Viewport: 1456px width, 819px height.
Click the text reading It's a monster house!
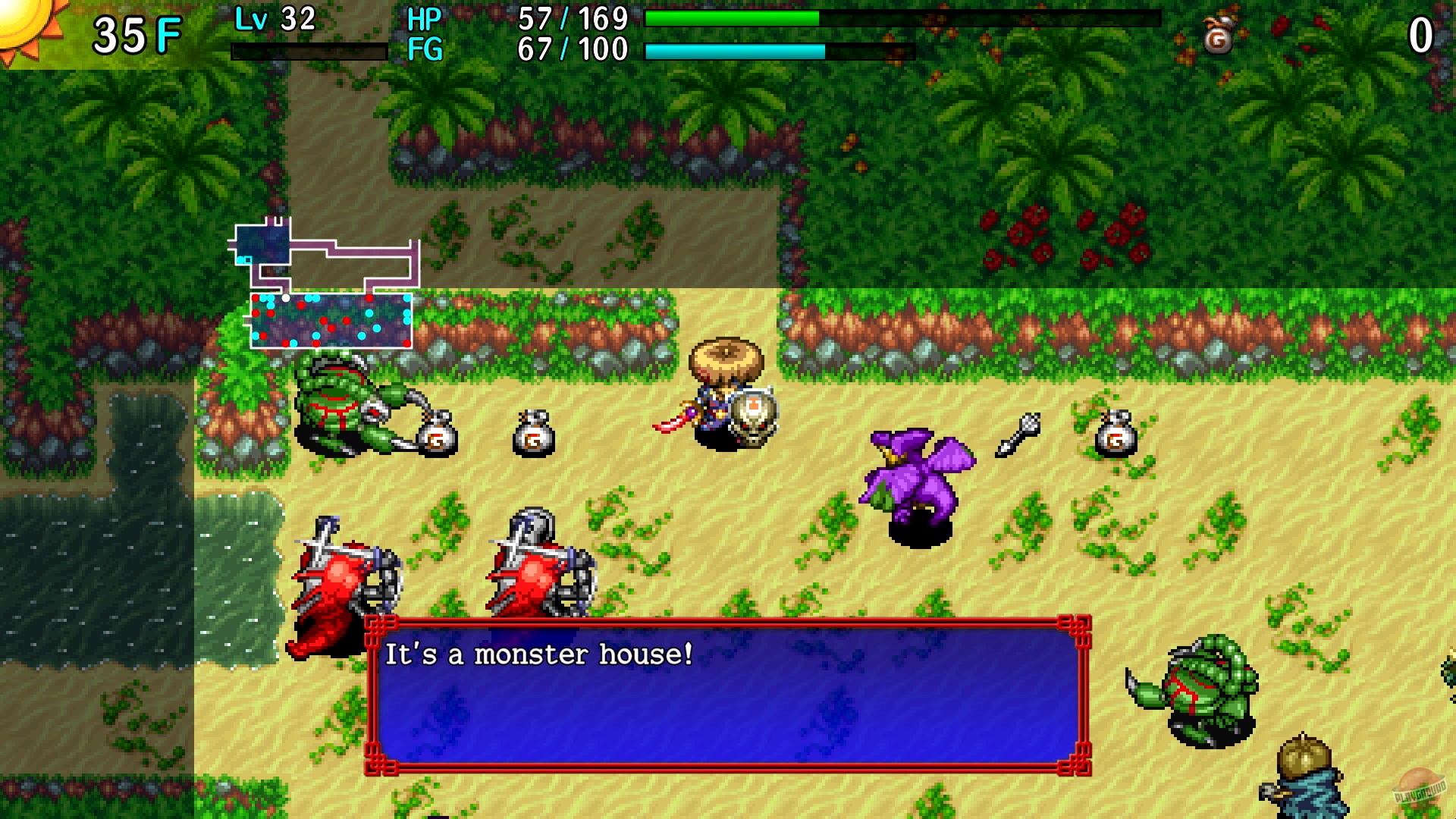(x=540, y=654)
